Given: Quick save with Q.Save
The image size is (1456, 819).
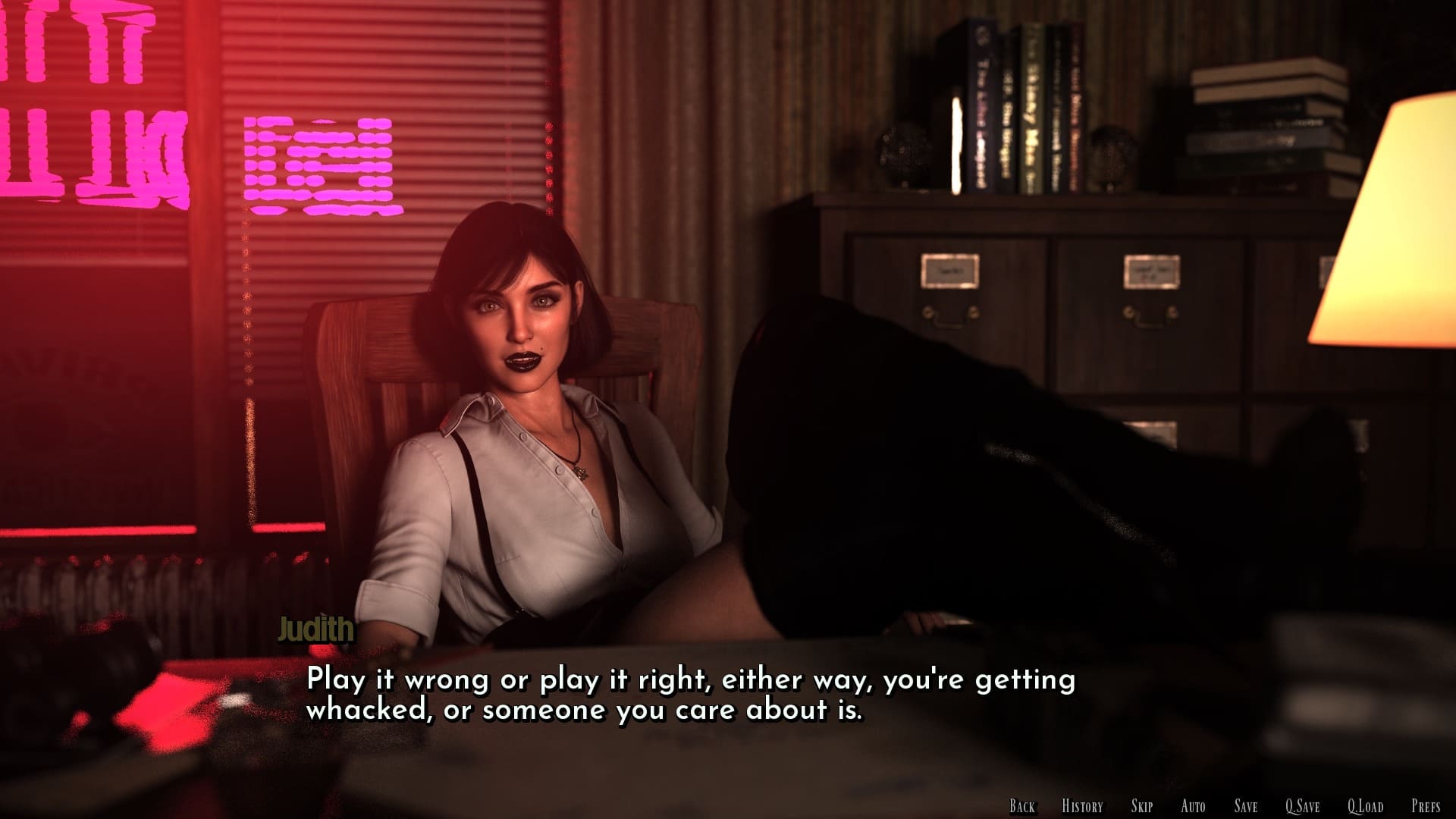Looking at the screenshot, I should 1302,806.
